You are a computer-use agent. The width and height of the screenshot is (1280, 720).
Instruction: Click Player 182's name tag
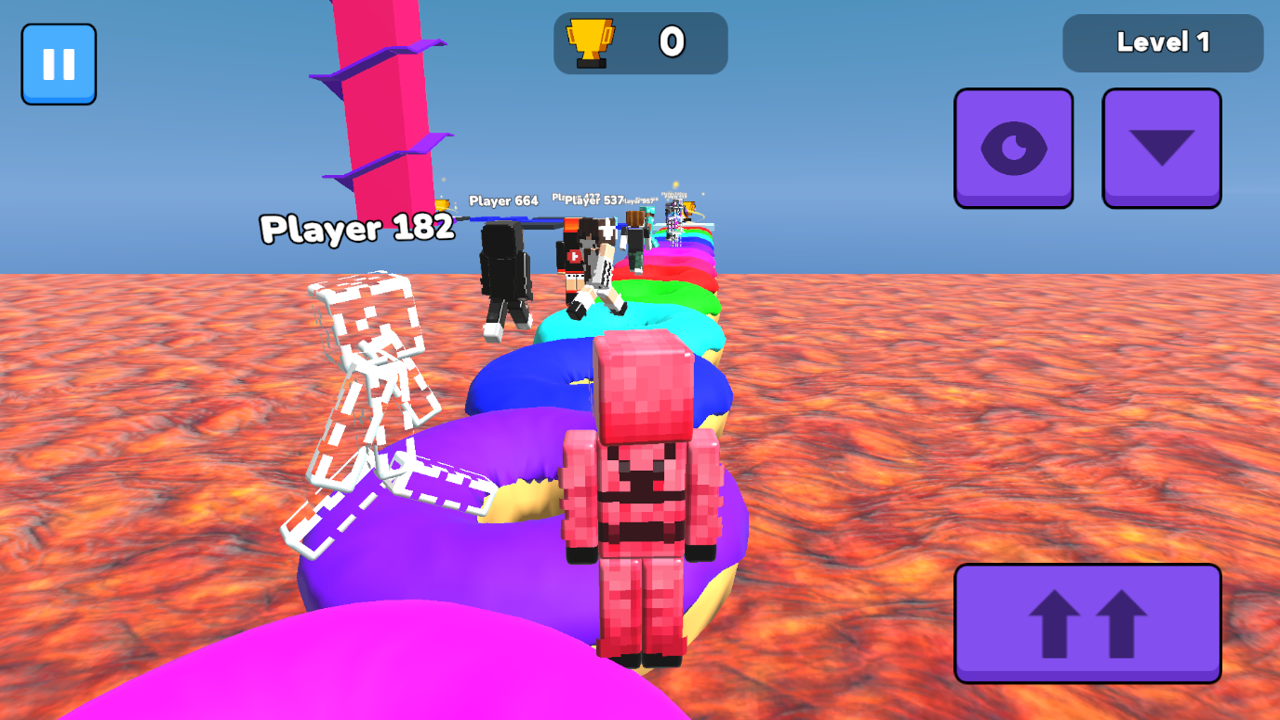tap(356, 230)
